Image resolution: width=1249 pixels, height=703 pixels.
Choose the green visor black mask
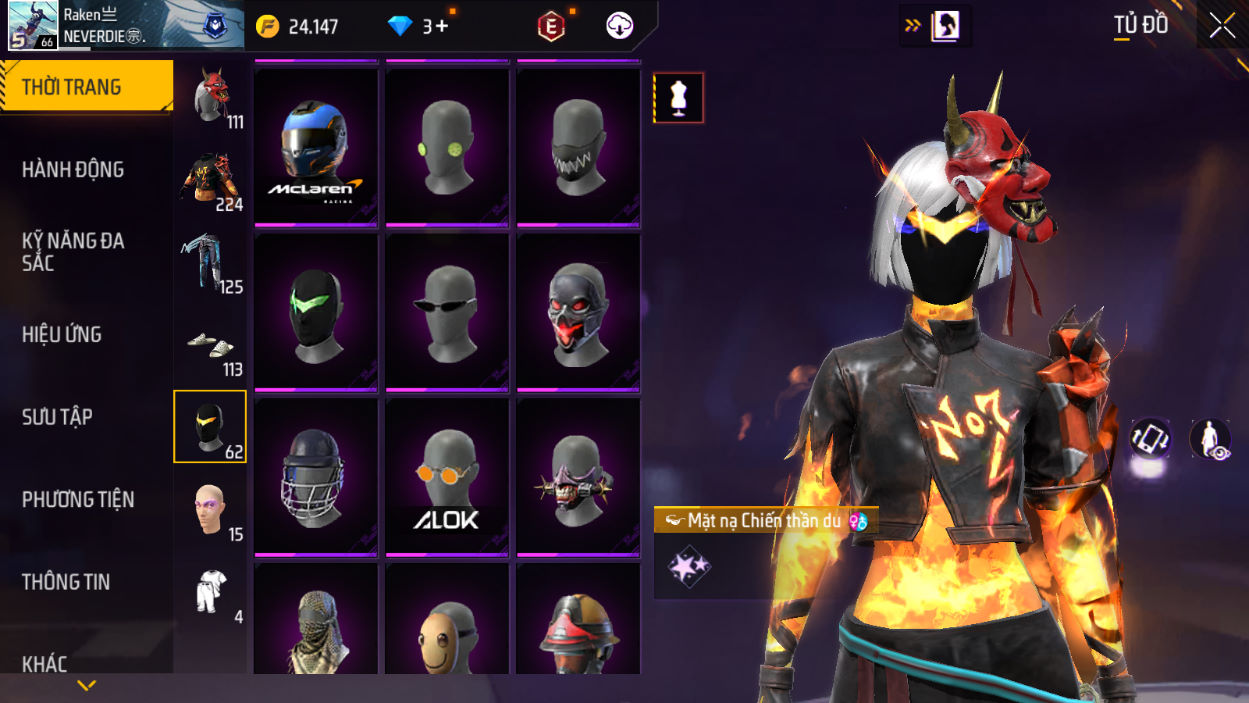coord(316,312)
